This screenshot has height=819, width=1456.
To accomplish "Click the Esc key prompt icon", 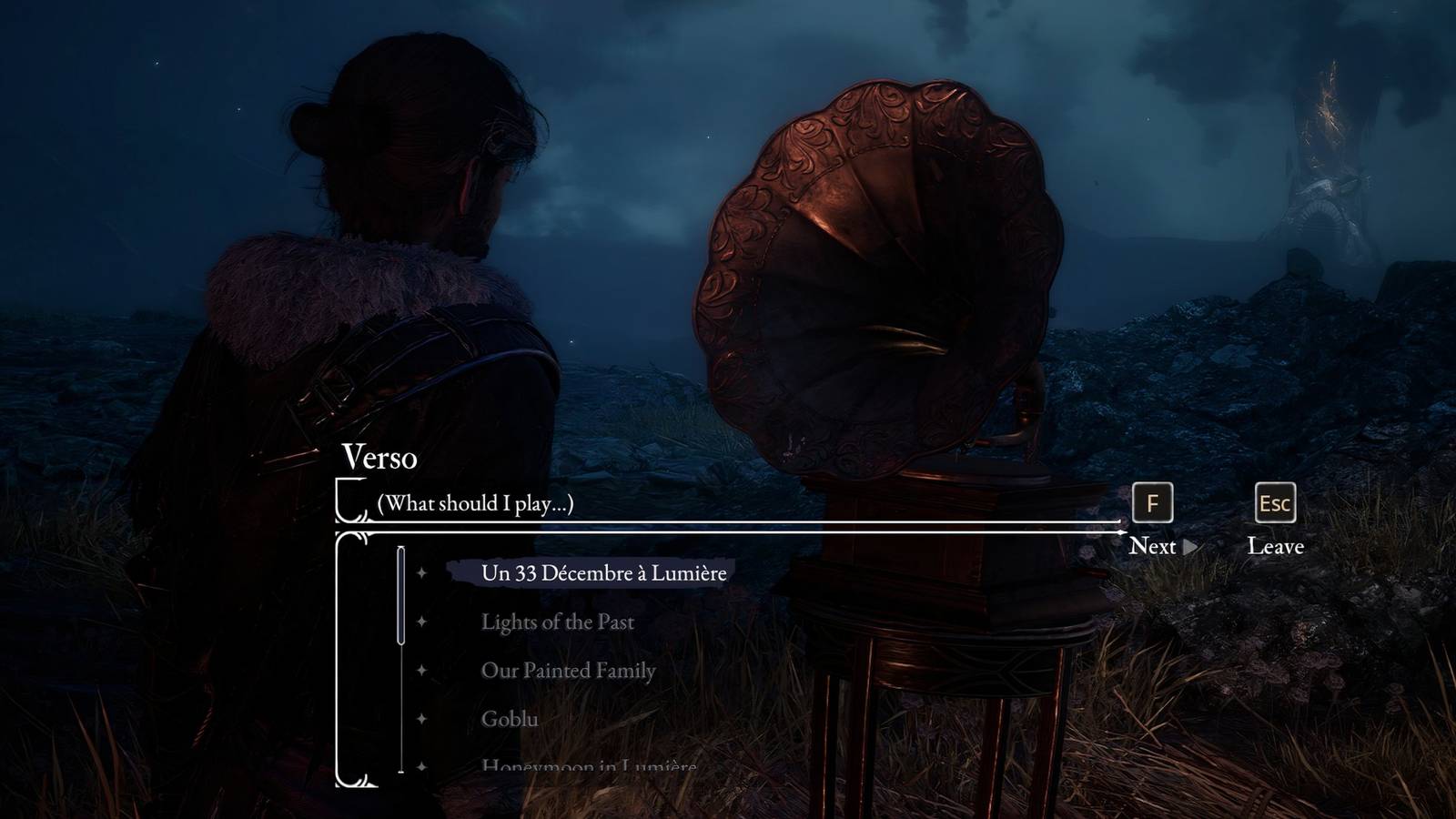I will click(1275, 502).
